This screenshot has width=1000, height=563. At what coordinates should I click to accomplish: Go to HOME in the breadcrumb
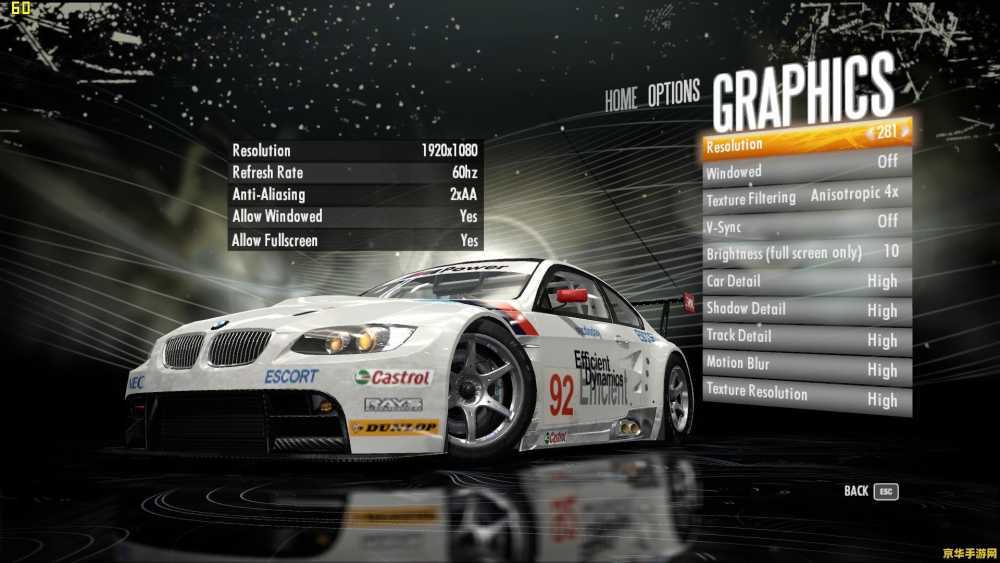[x=620, y=99]
